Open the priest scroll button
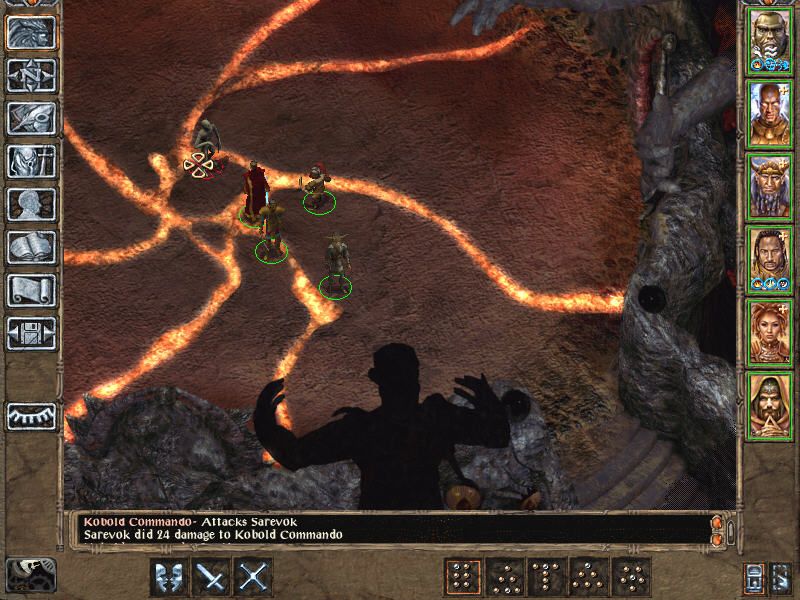Viewport: 800px width, 600px height. coord(31,290)
